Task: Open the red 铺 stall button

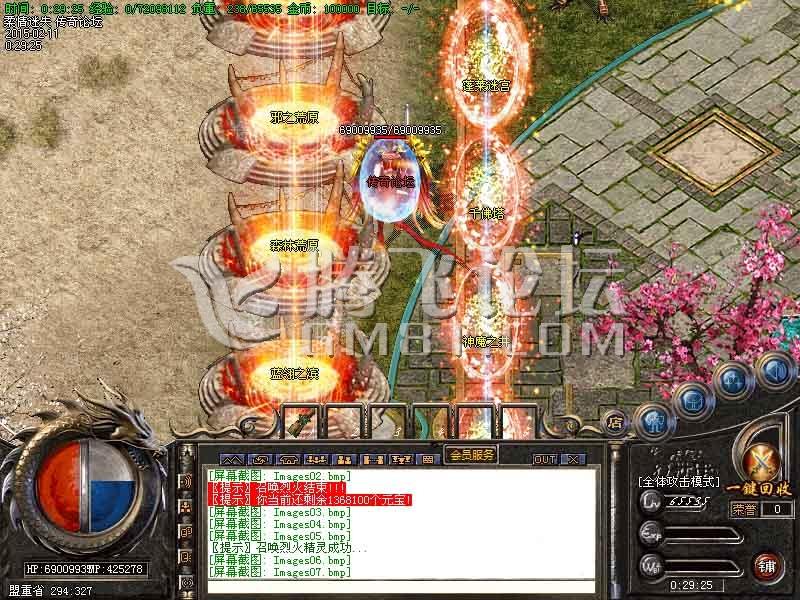Action: point(768,566)
